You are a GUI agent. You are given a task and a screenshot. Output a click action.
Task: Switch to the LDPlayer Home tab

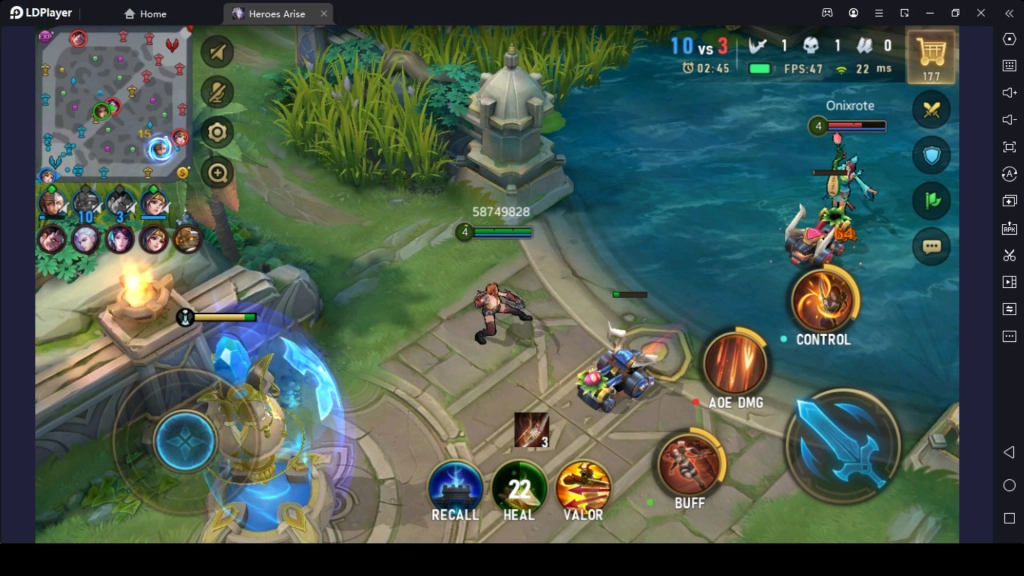click(x=145, y=14)
